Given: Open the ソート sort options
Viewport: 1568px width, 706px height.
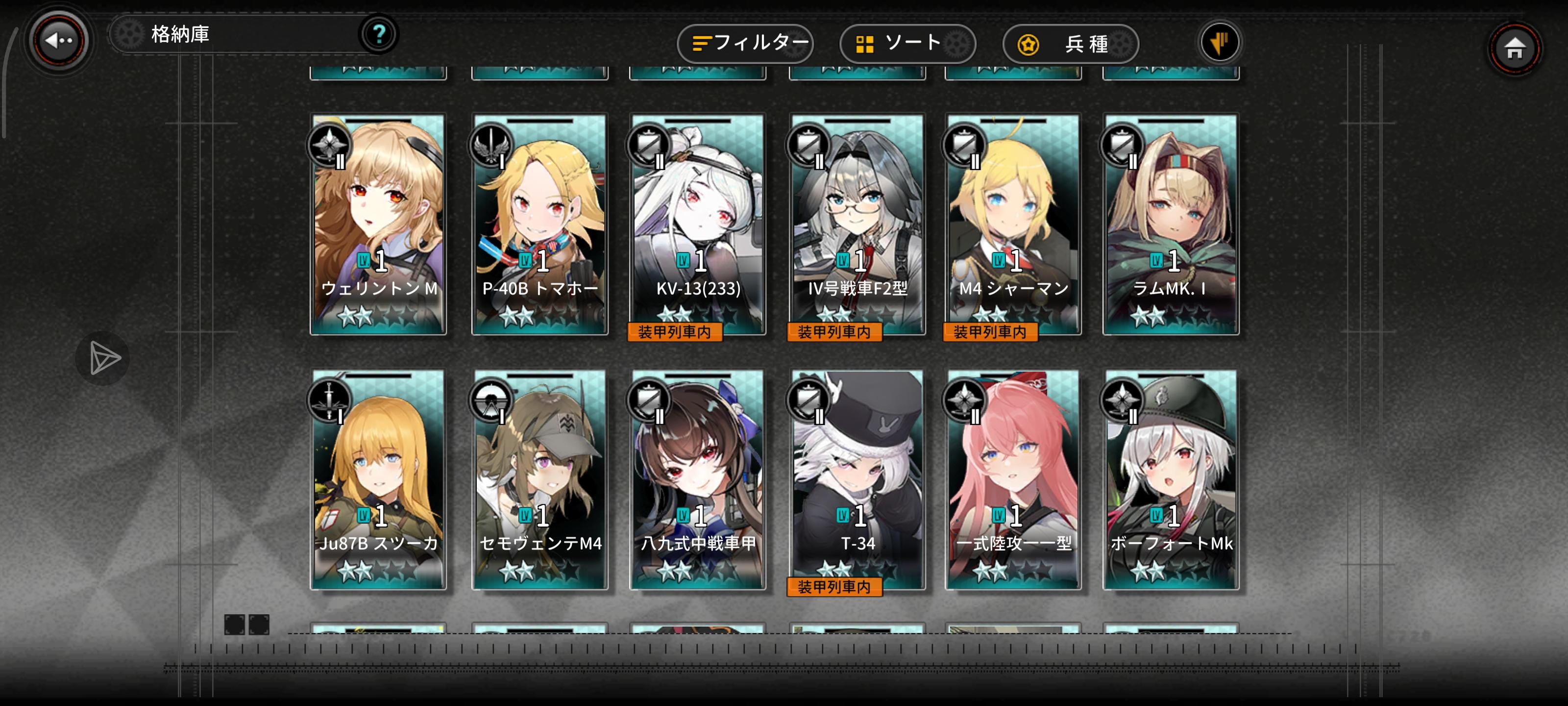Looking at the screenshot, I should point(906,44).
